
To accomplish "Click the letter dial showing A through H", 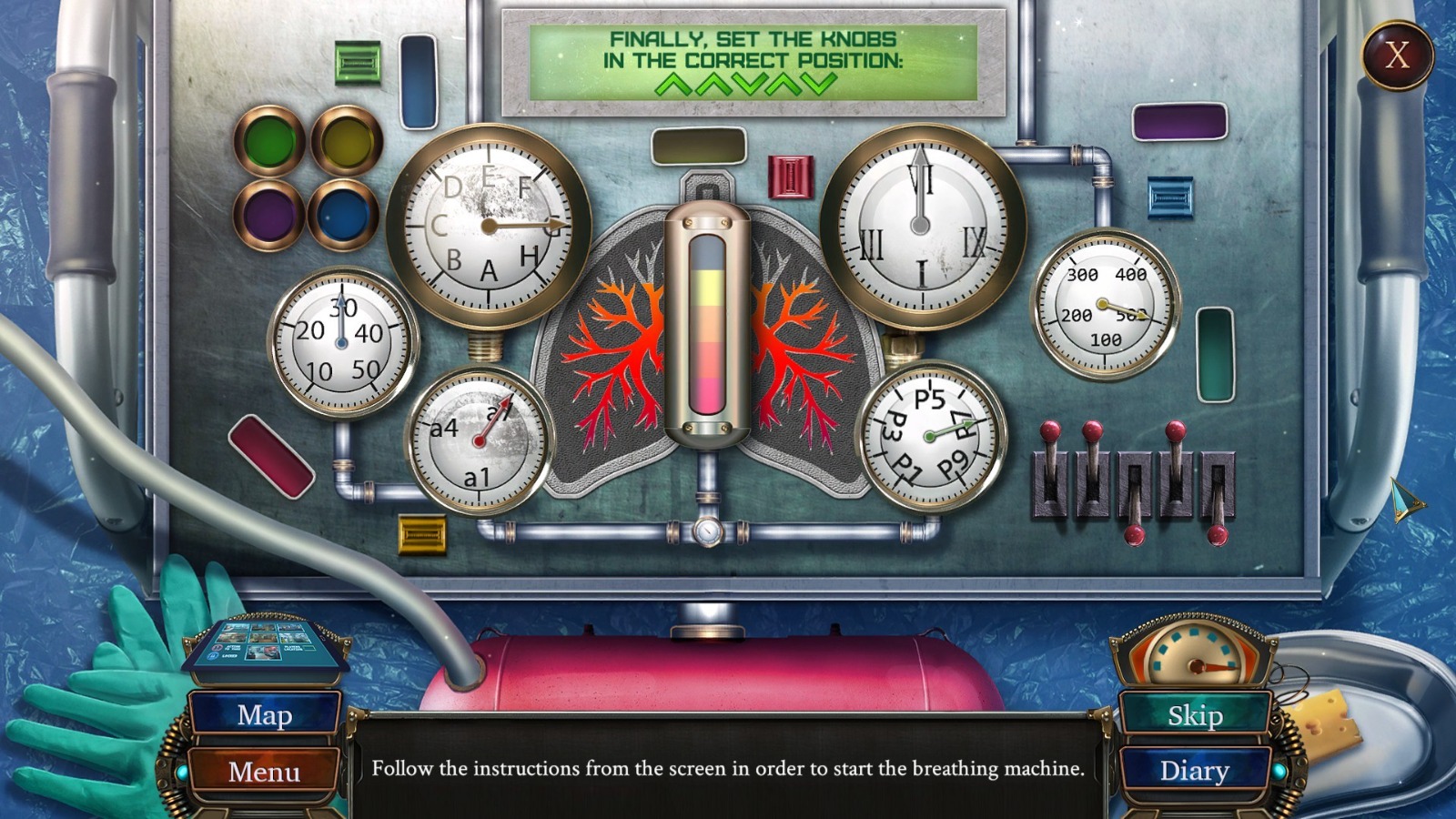I will coord(488,223).
